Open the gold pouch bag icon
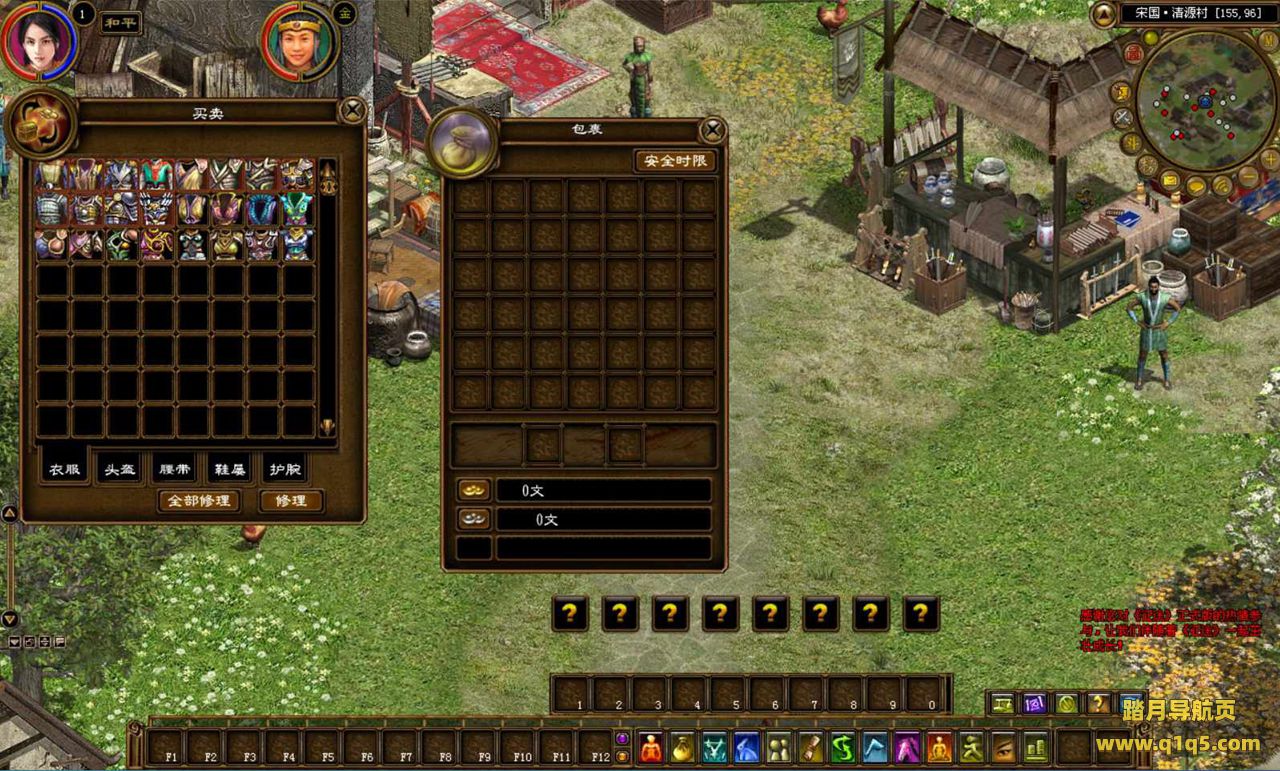This screenshot has height=771, width=1280. pos(683,747)
